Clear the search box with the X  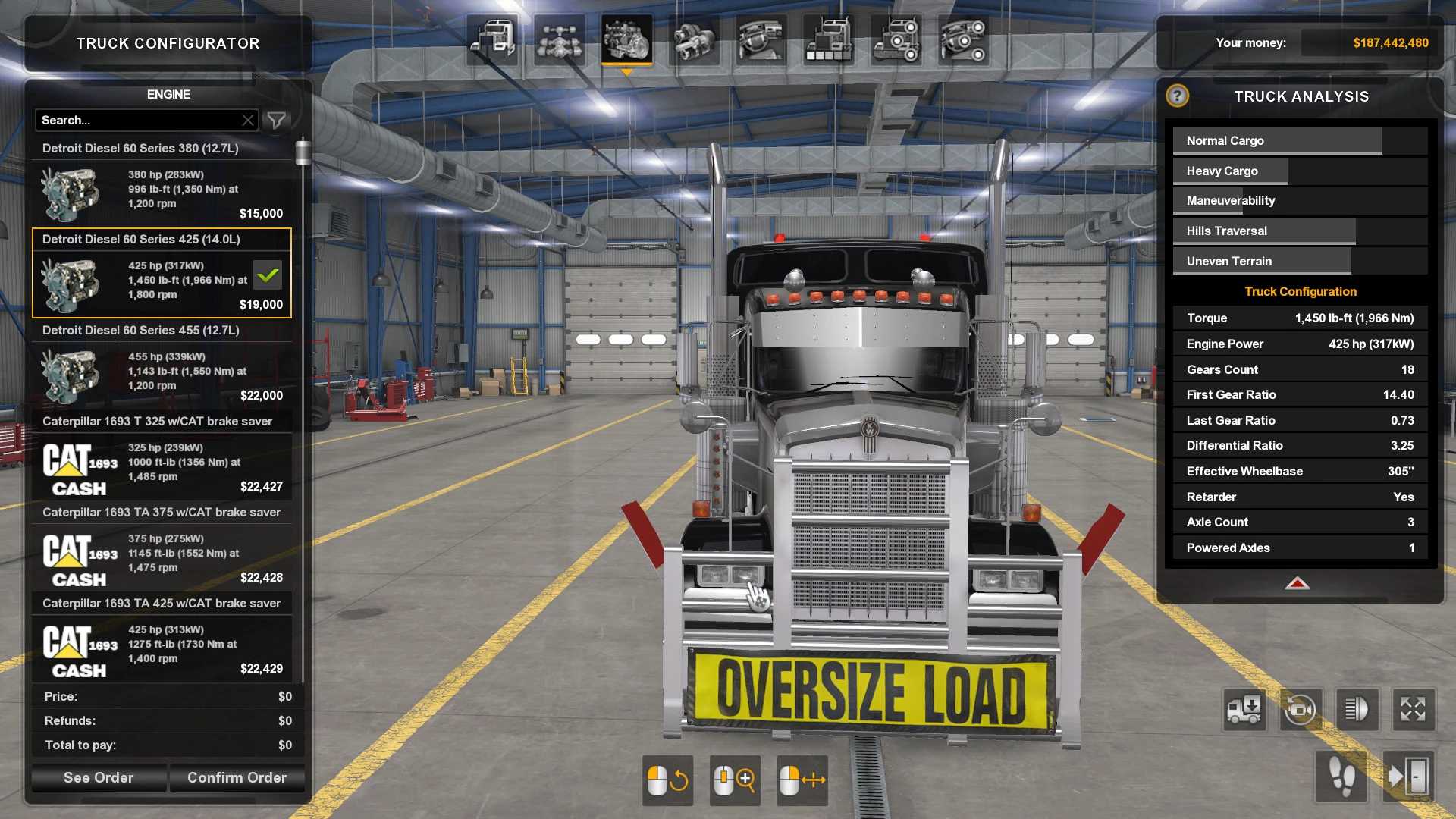pos(248,120)
